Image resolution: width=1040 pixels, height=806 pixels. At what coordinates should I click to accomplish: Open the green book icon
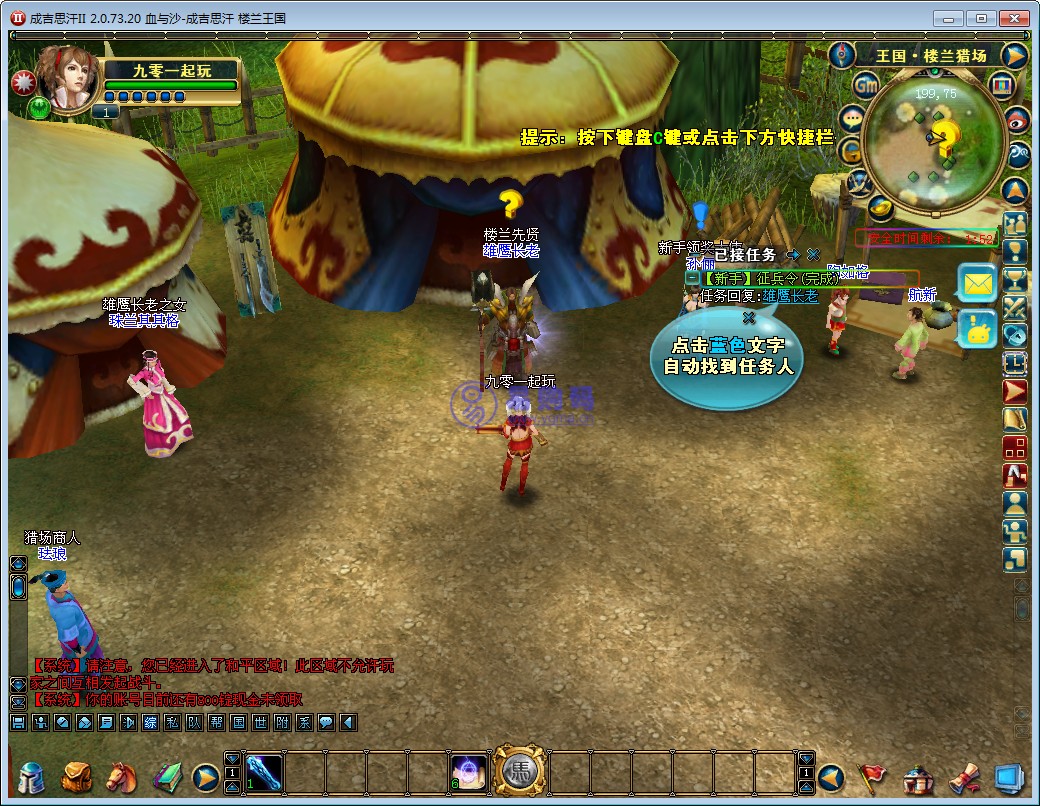[166, 776]
